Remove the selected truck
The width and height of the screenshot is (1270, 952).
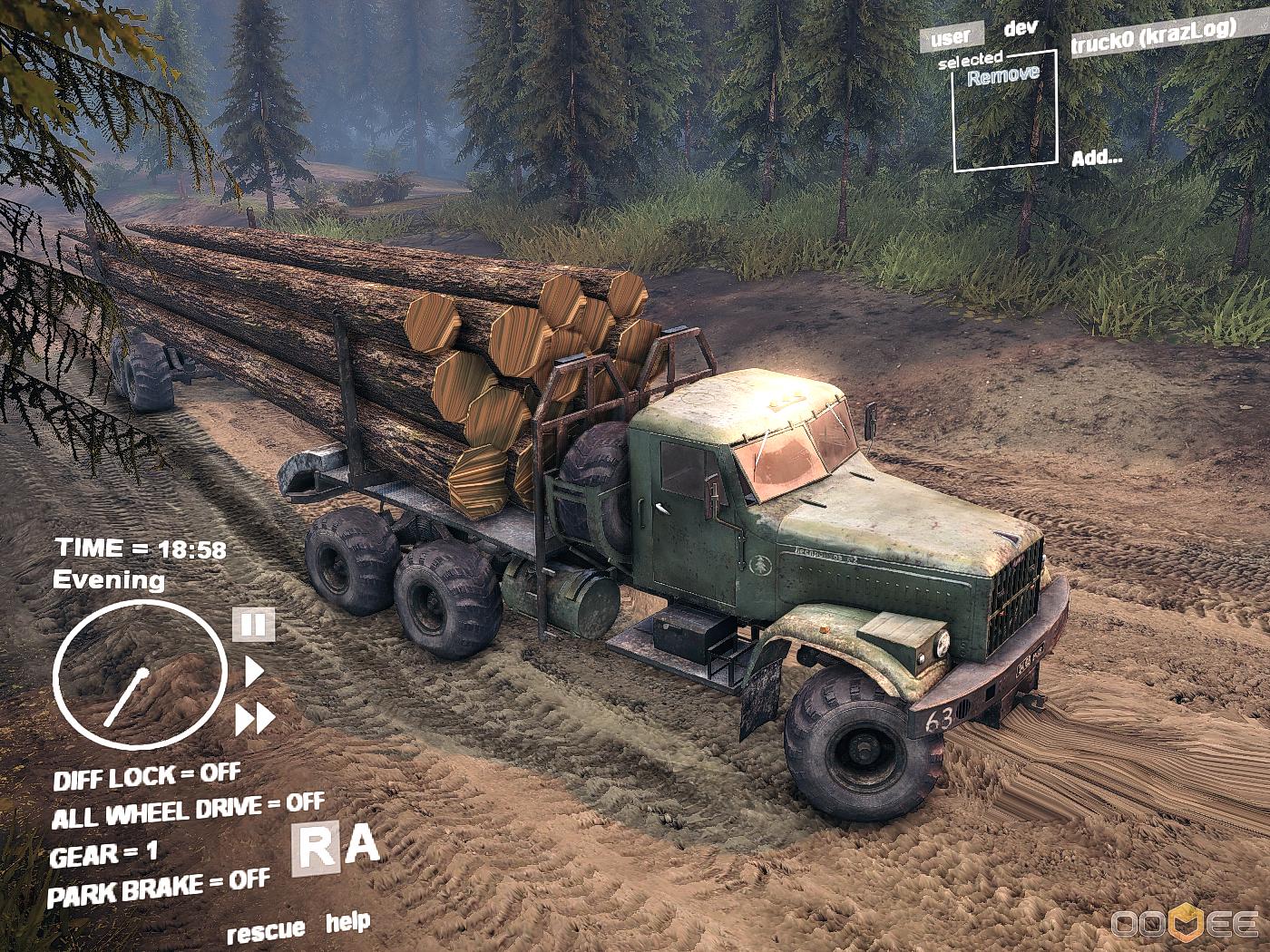click(x=1003, y=76)
